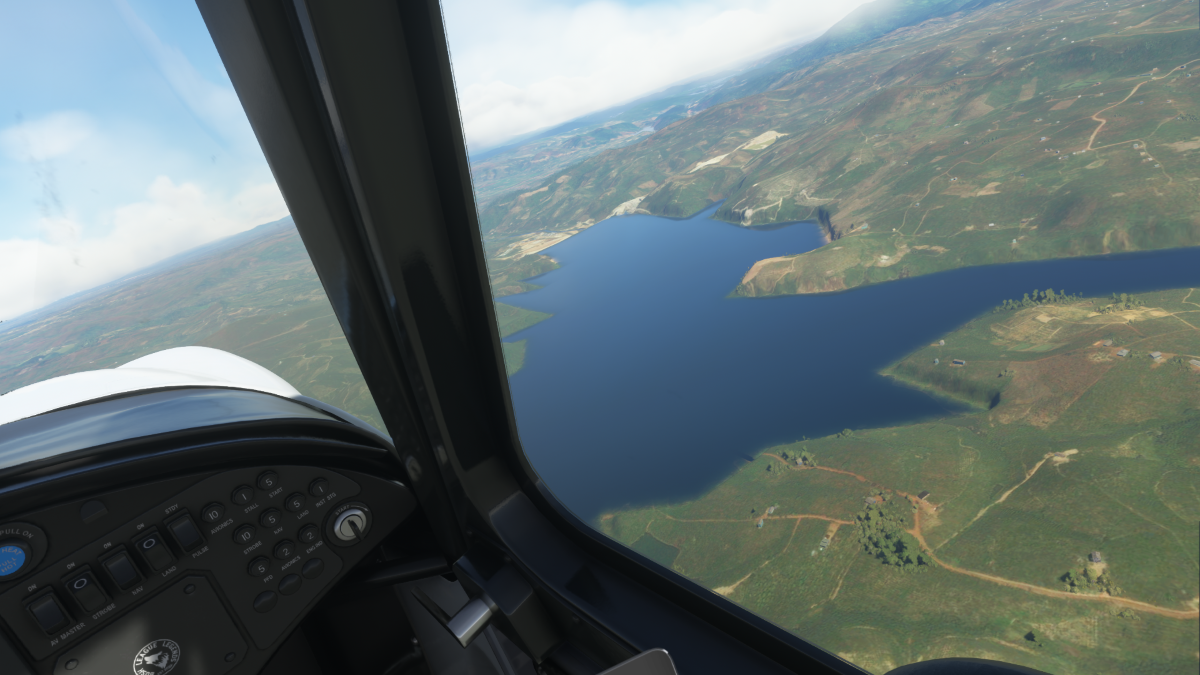Pull the 5-amp PFD circuit breaker
This screenshot has height=675, width=1200.
click(x=259, y=567)
